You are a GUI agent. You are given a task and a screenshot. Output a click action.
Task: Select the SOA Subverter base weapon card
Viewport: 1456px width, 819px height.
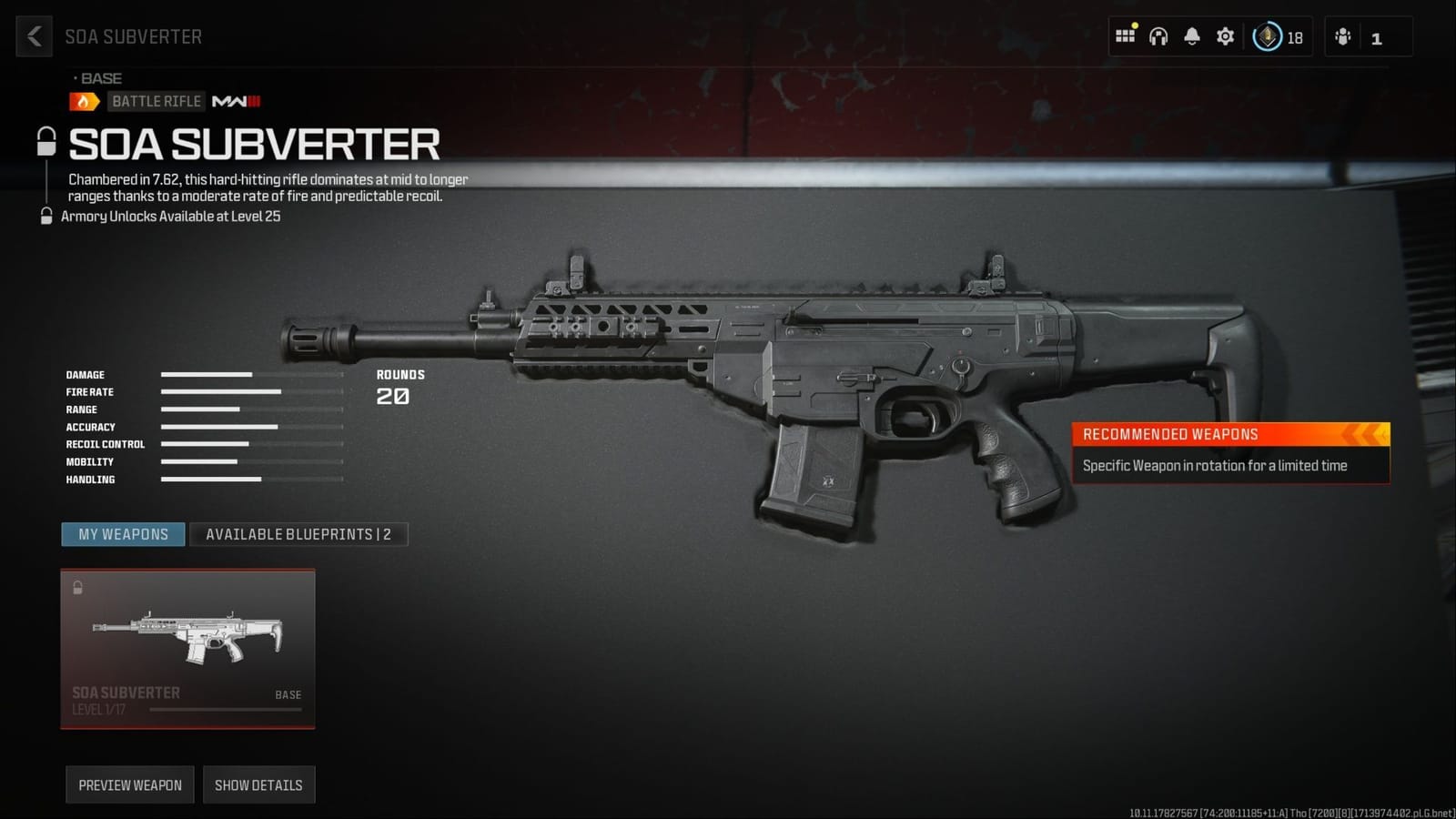(x=187, y=648)
